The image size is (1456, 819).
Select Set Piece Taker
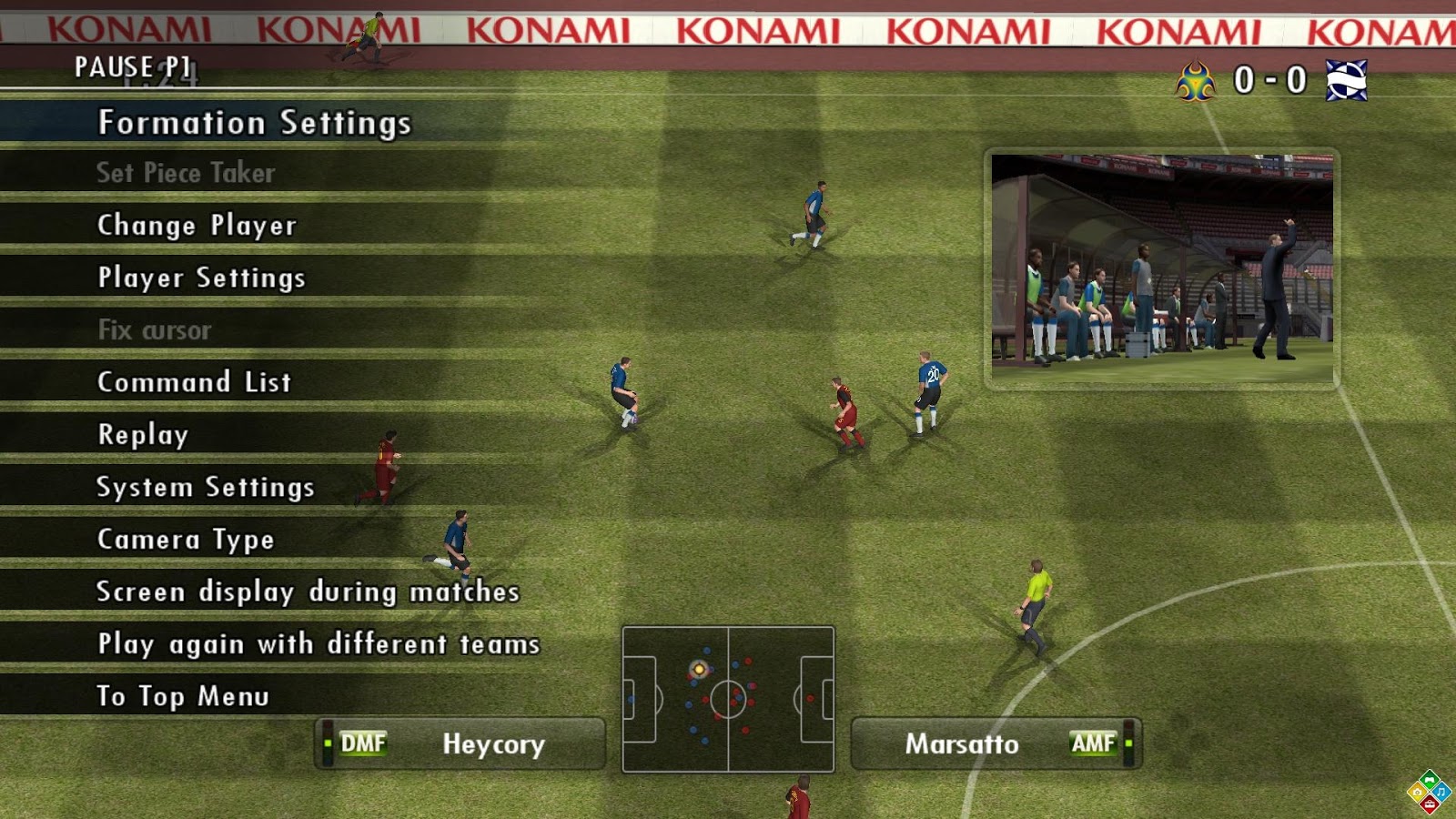187,174
